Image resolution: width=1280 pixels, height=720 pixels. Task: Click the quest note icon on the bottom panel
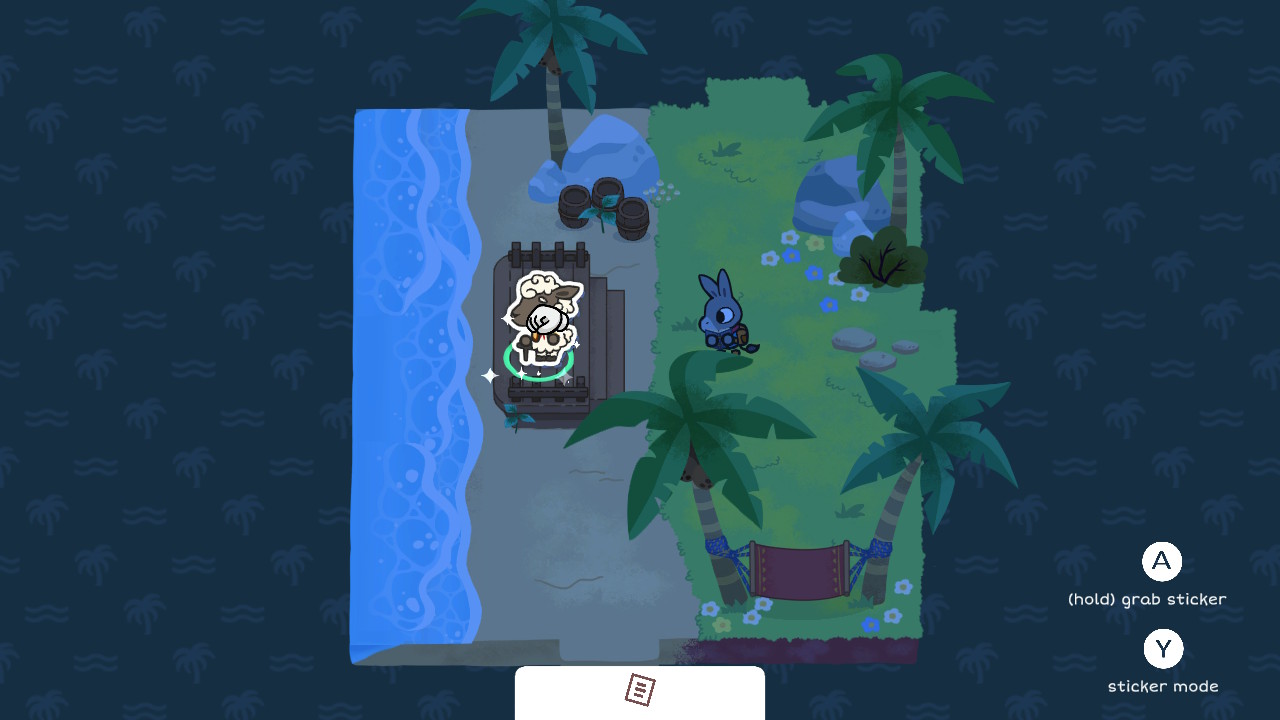tap(639, 690)
